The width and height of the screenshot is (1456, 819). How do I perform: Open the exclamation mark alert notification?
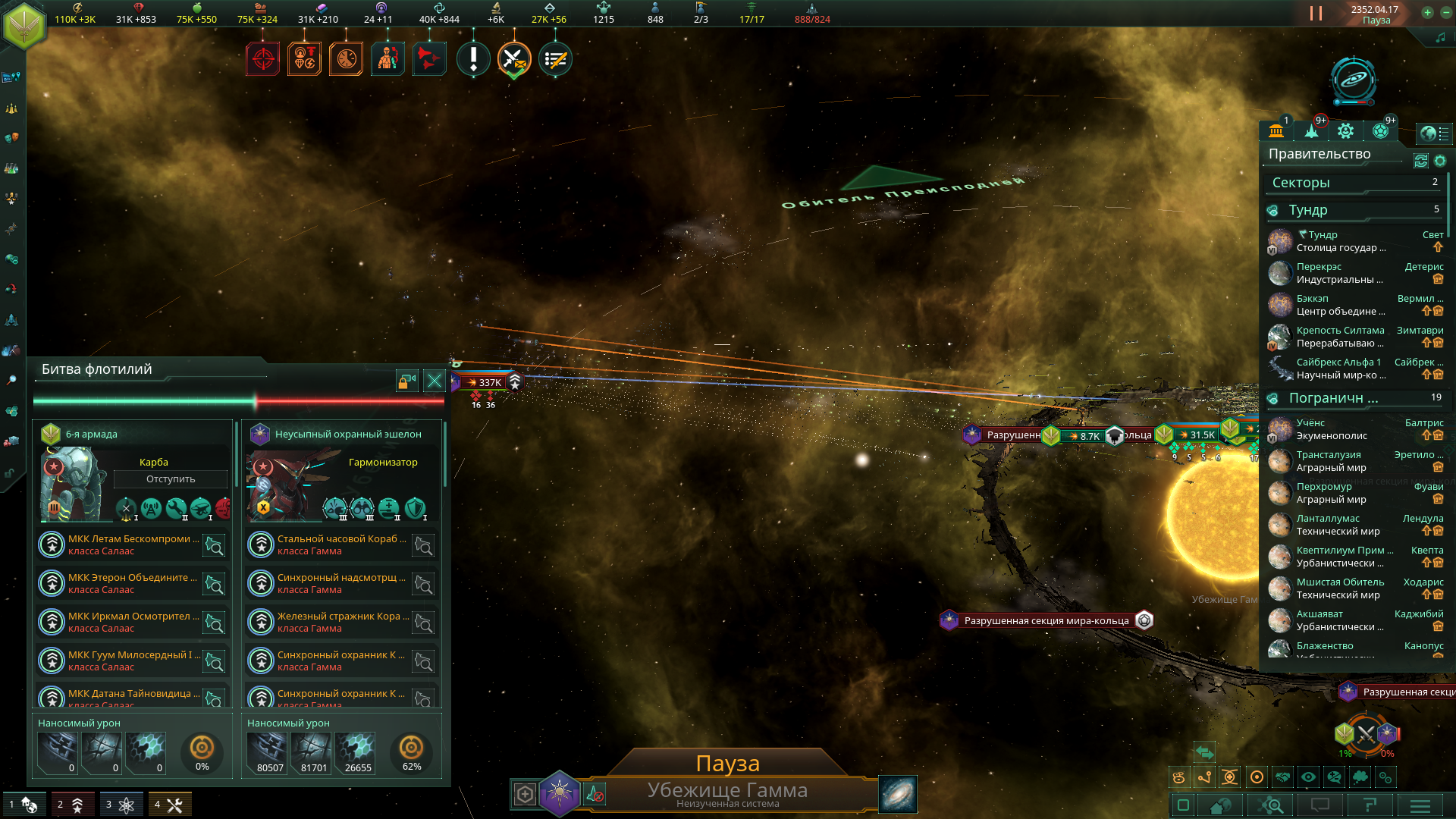(x=473, y=59)
